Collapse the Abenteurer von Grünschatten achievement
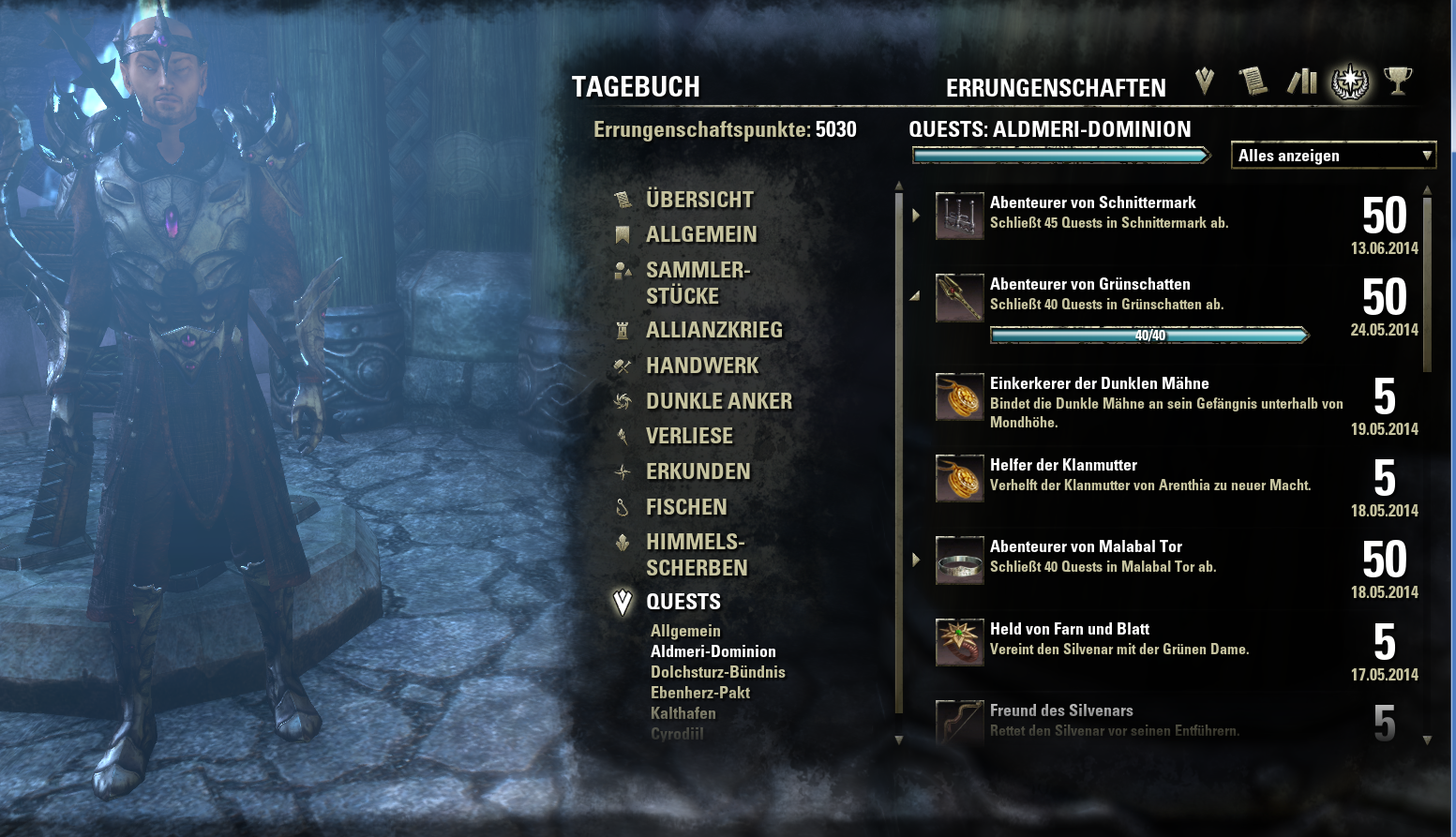Image resolution: width=1456 pixels, height=837 pixels. coord(915,296)
